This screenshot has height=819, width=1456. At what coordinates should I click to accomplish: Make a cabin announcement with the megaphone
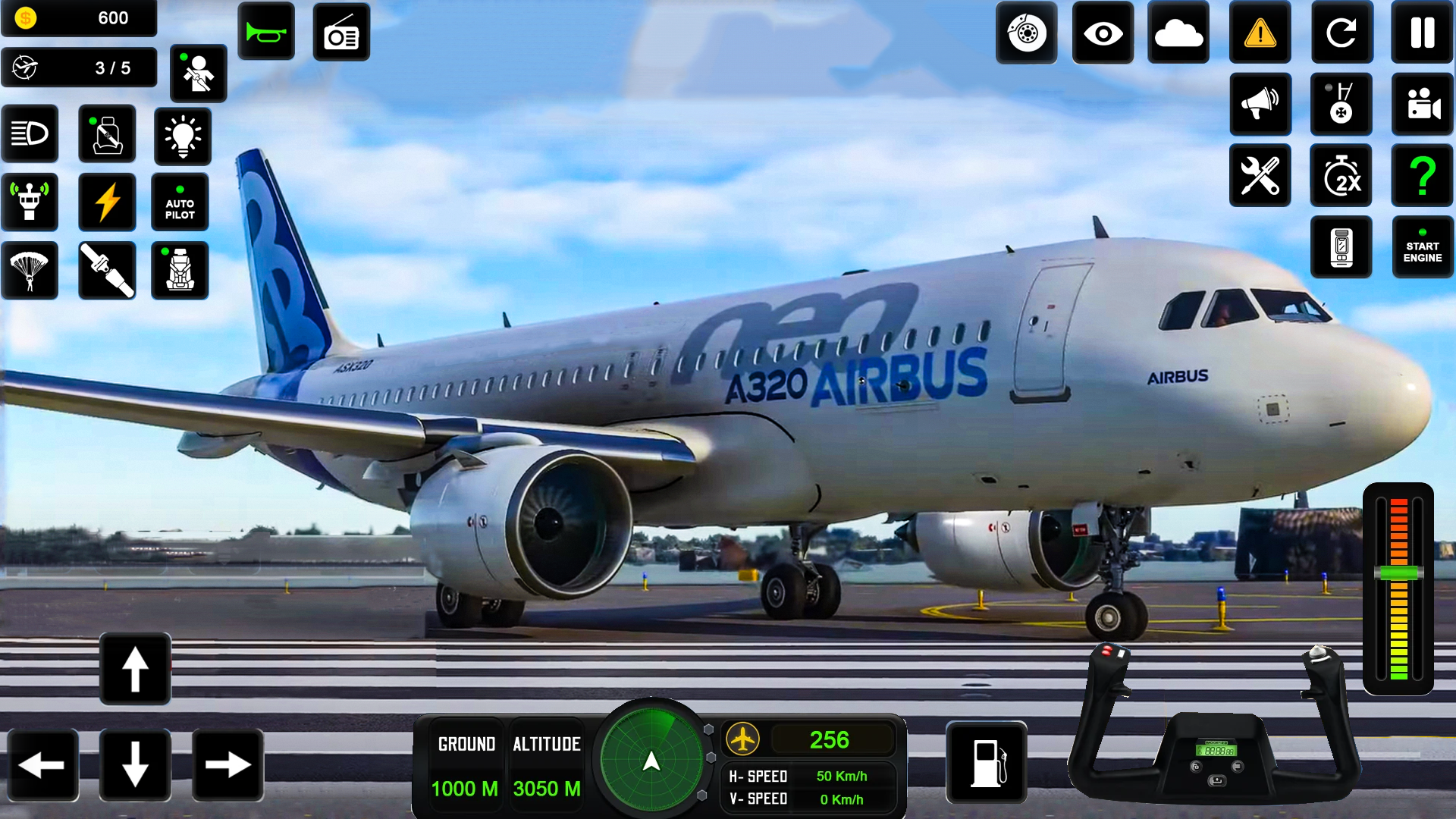tap(1260, 105)
